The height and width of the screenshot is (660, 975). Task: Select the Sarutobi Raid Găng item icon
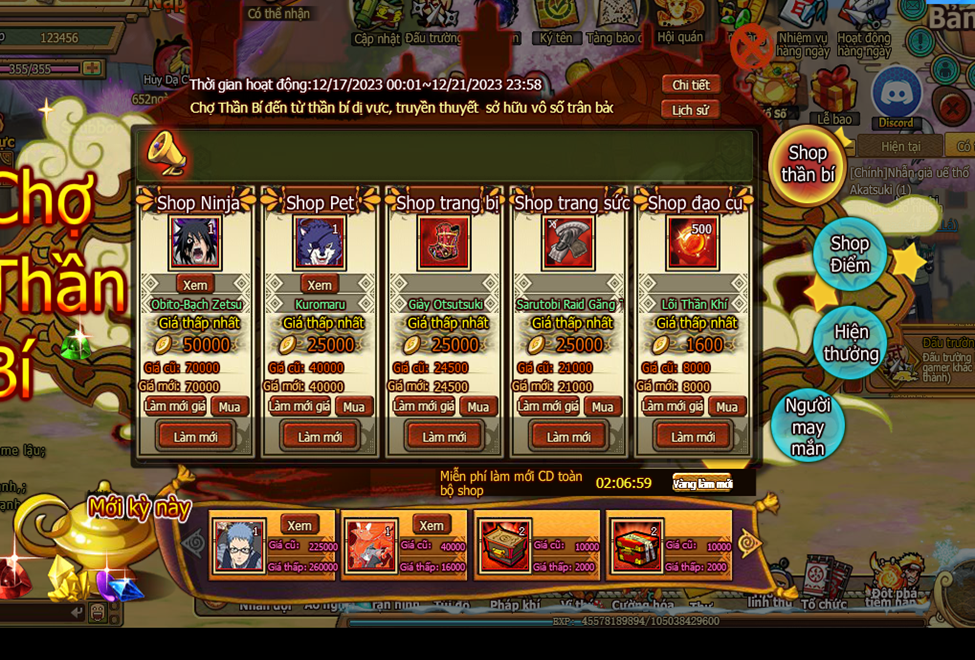pos(568,243)
